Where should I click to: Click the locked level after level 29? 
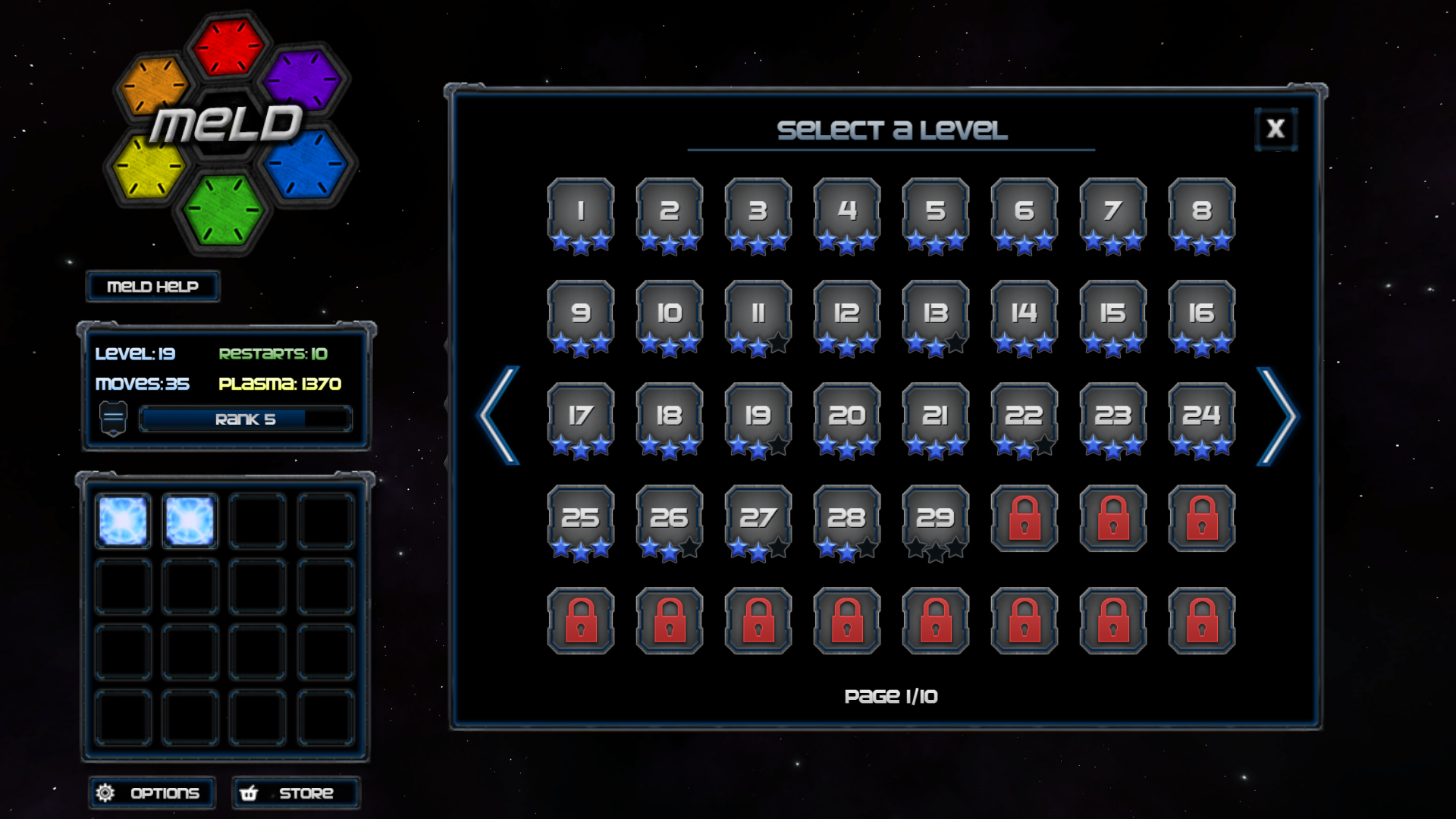(1023, 519)
